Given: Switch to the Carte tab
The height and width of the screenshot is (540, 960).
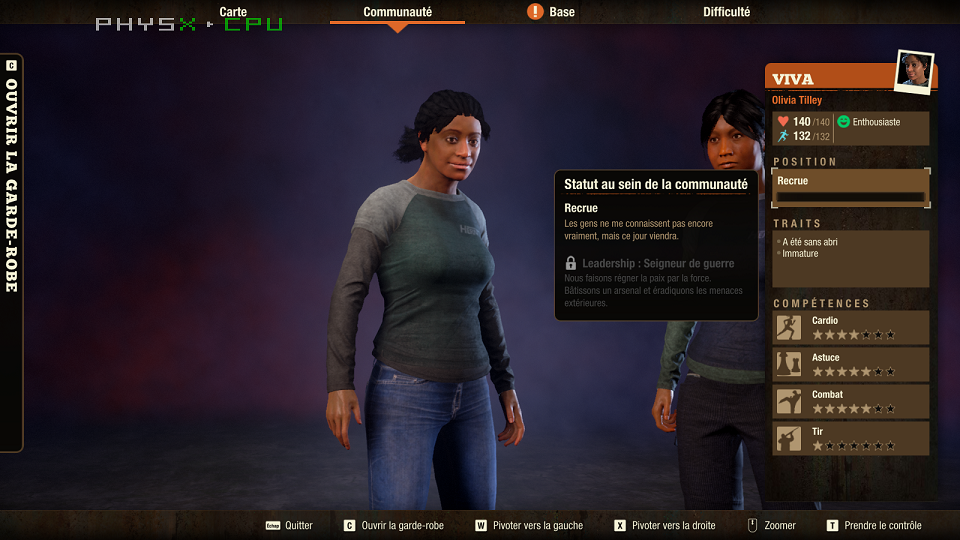Looking at the screenshot, I should pos(233,12).
